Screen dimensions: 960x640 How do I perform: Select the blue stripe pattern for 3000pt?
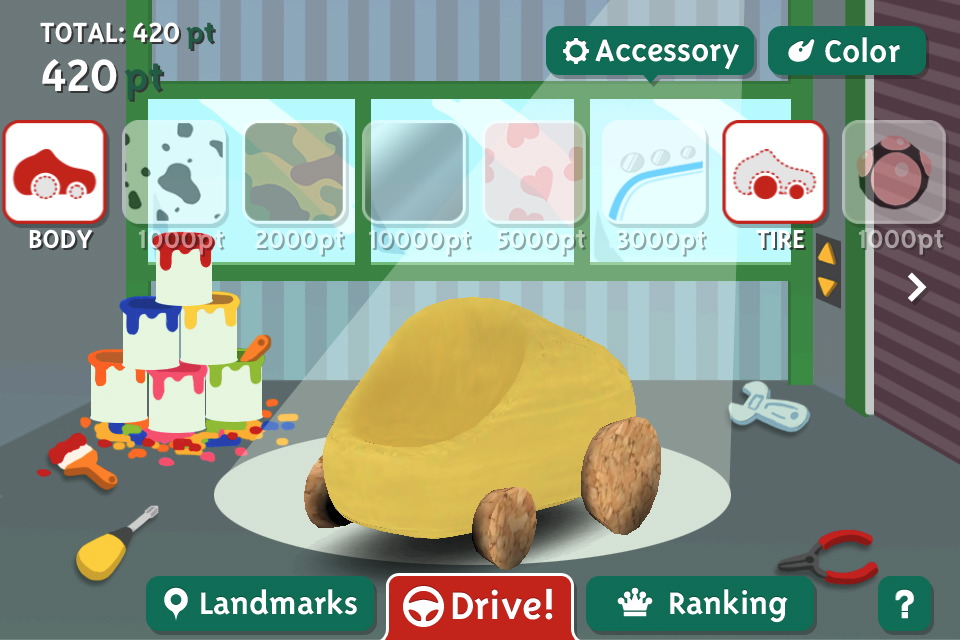(654, 172)
